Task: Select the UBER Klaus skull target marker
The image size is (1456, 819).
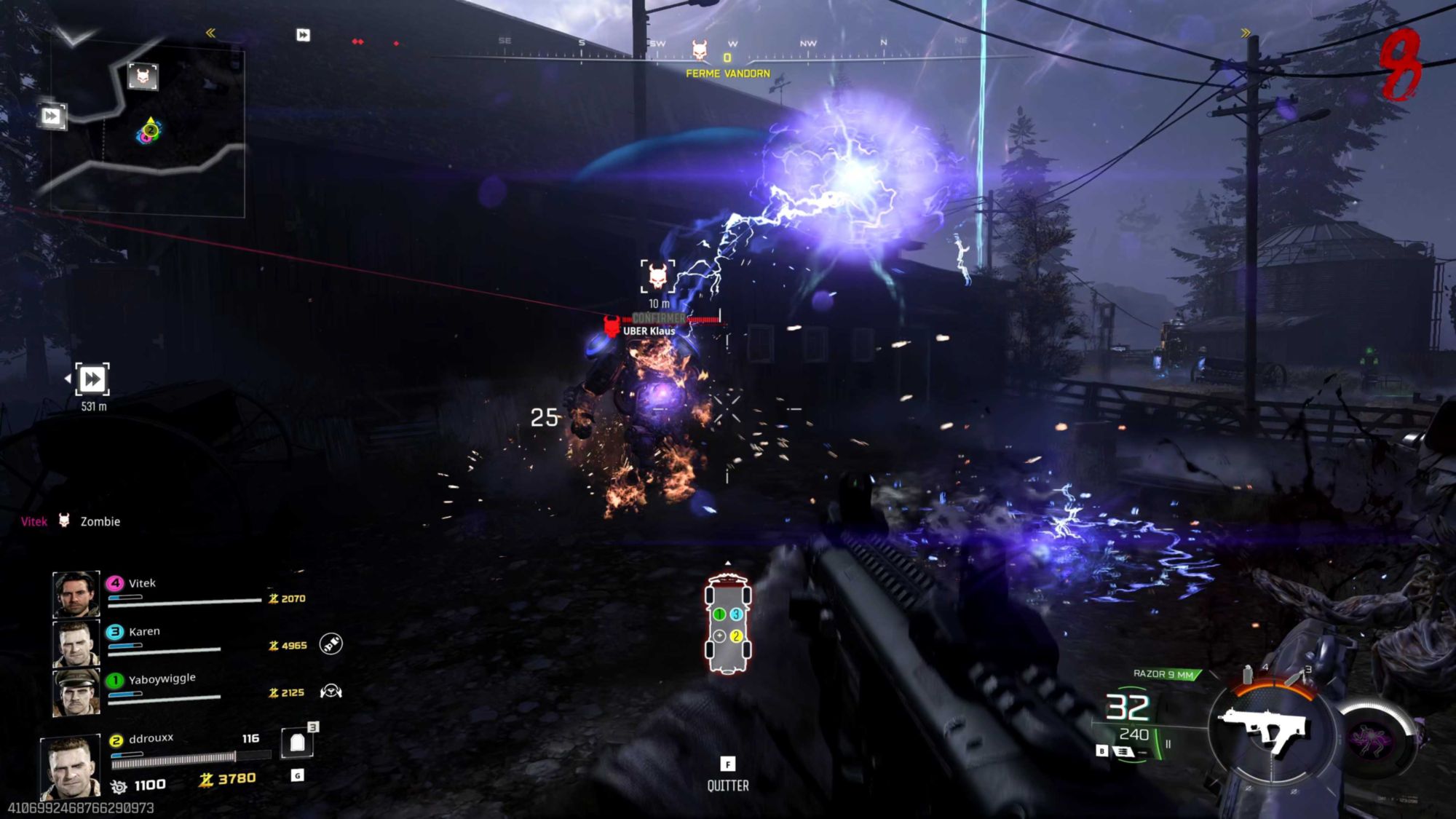Action: 657,277
